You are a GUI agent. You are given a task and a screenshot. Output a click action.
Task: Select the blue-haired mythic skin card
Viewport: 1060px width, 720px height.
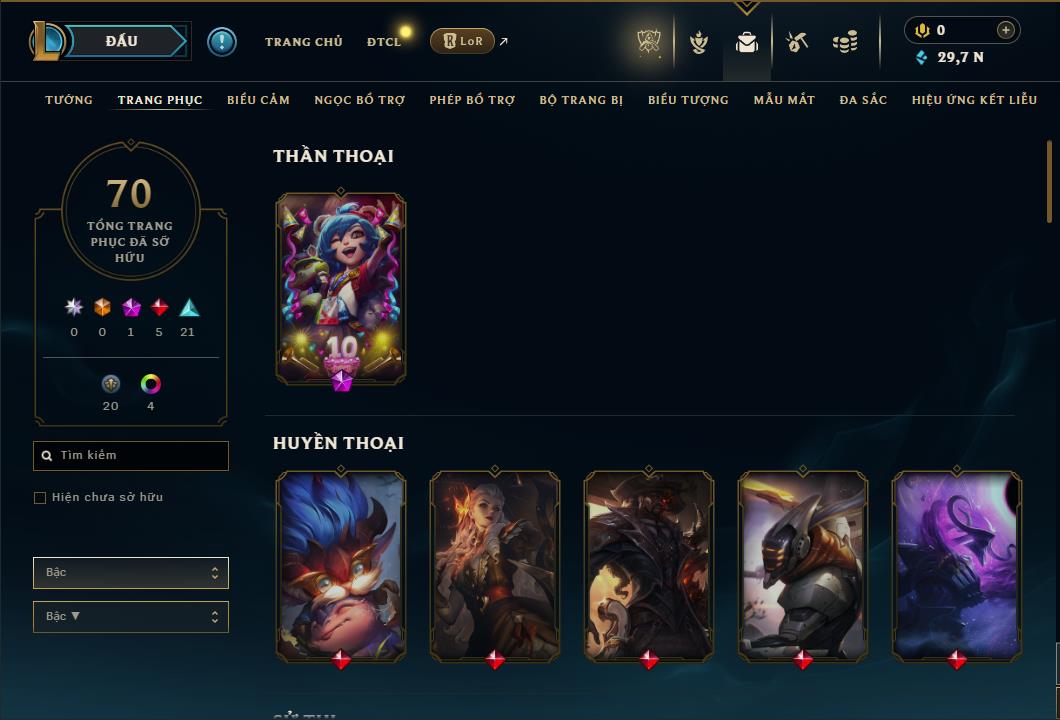coord(341,288)
